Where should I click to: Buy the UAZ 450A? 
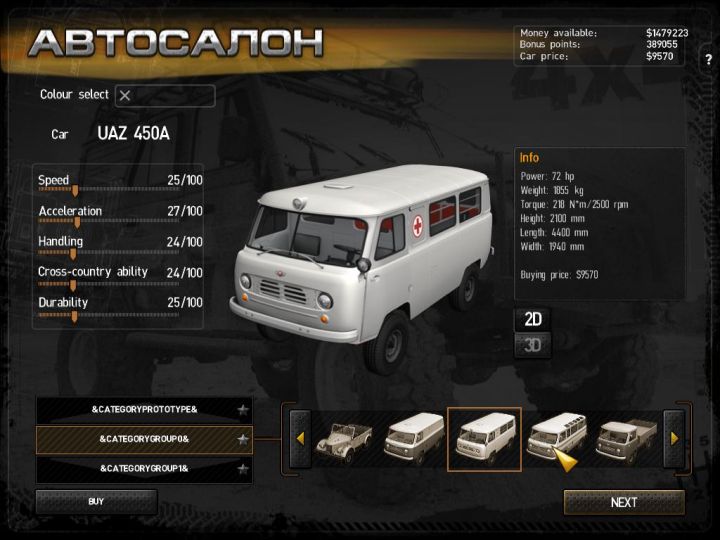[x=96, y=501]
